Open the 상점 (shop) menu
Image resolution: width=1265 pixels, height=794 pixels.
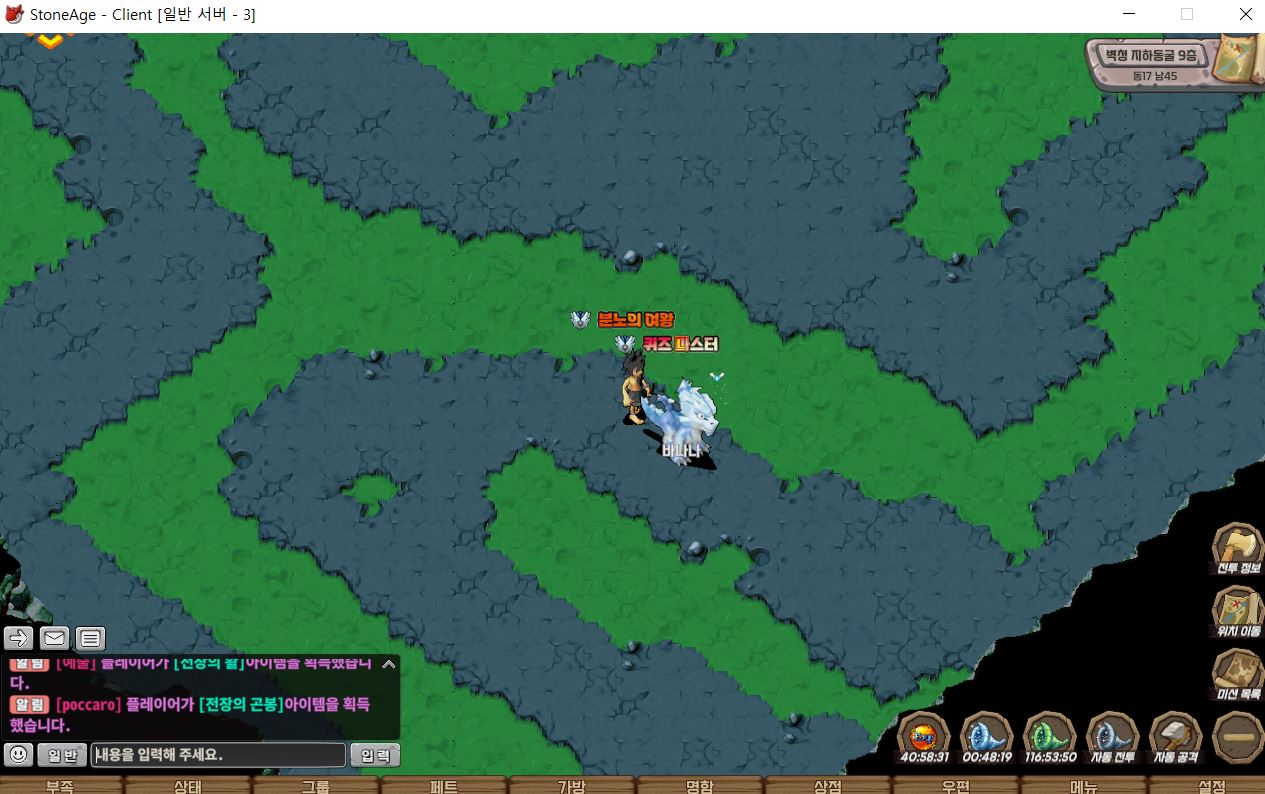827,785
